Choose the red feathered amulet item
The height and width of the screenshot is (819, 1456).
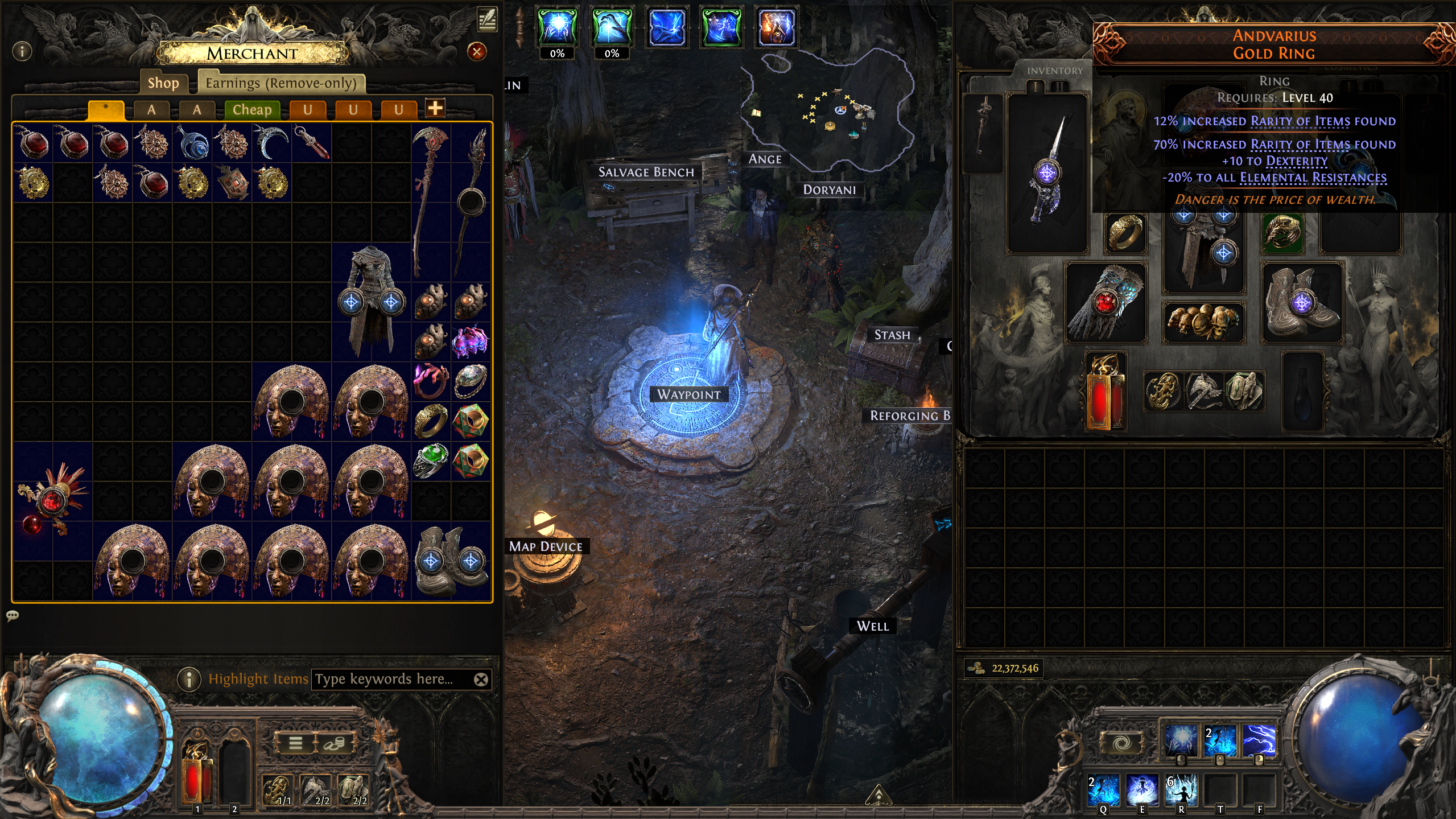pyautogui.click(x=52, y=501)
